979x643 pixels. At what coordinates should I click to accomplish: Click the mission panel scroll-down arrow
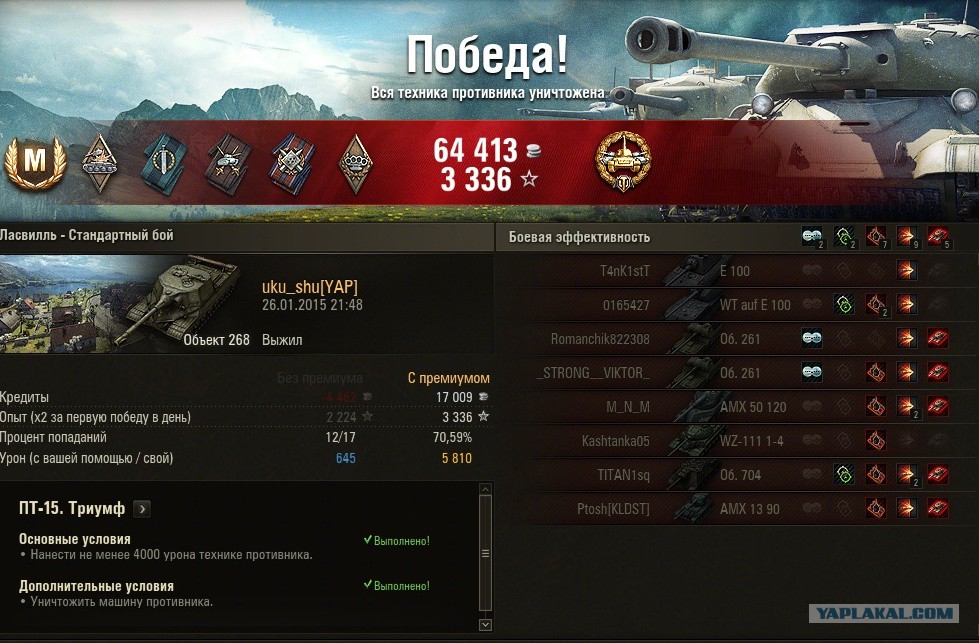tap(486, 624)
